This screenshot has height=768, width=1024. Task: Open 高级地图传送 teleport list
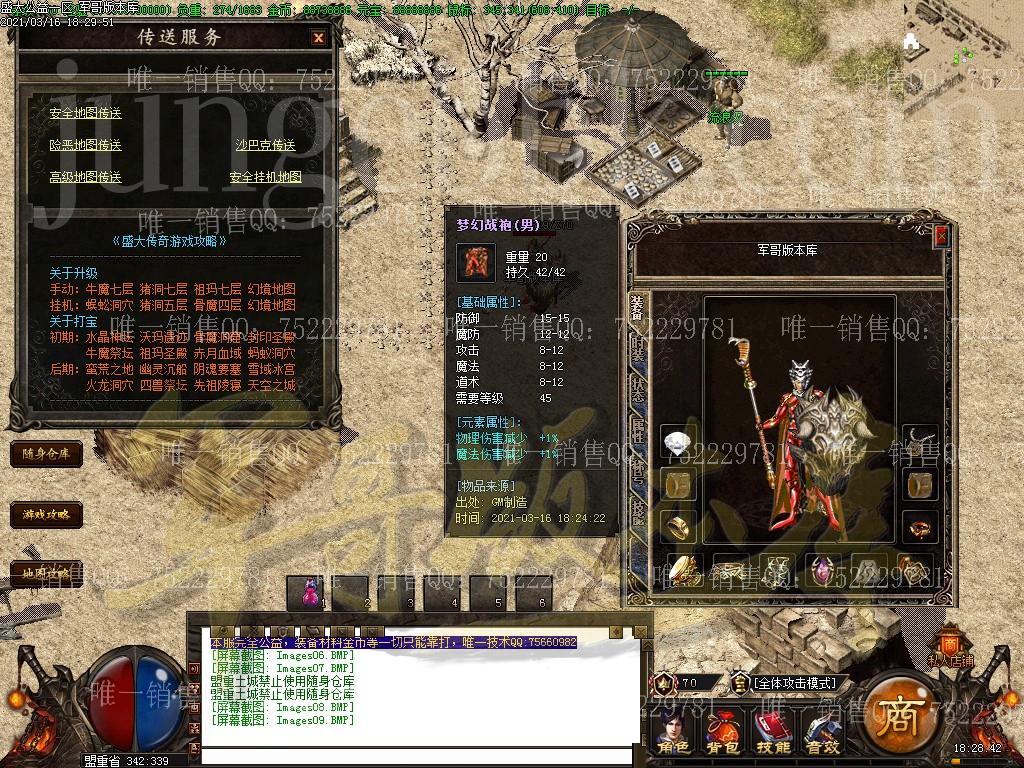coord(85,177)
